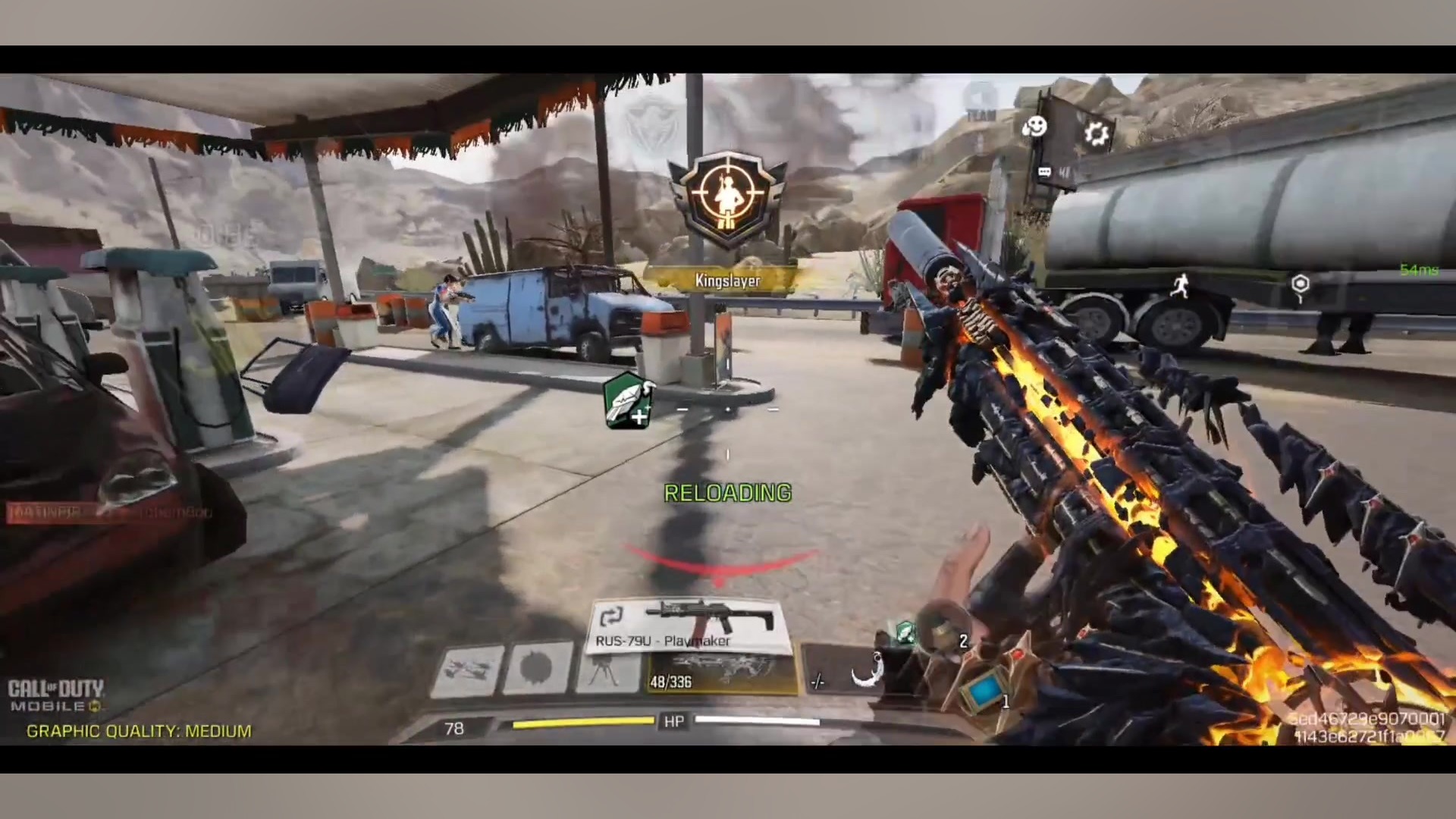
Task: Tap the hexagon marker icon
Action: click(x=1300, y=285)
